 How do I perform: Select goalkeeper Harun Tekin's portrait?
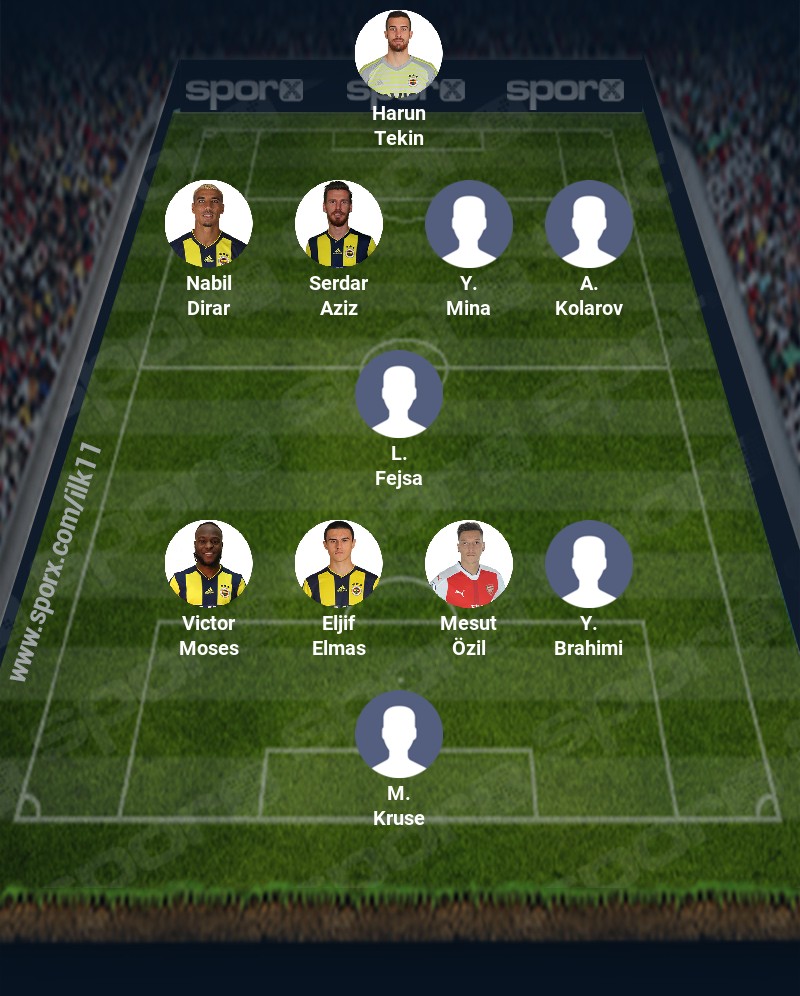(x=399, y=54)
